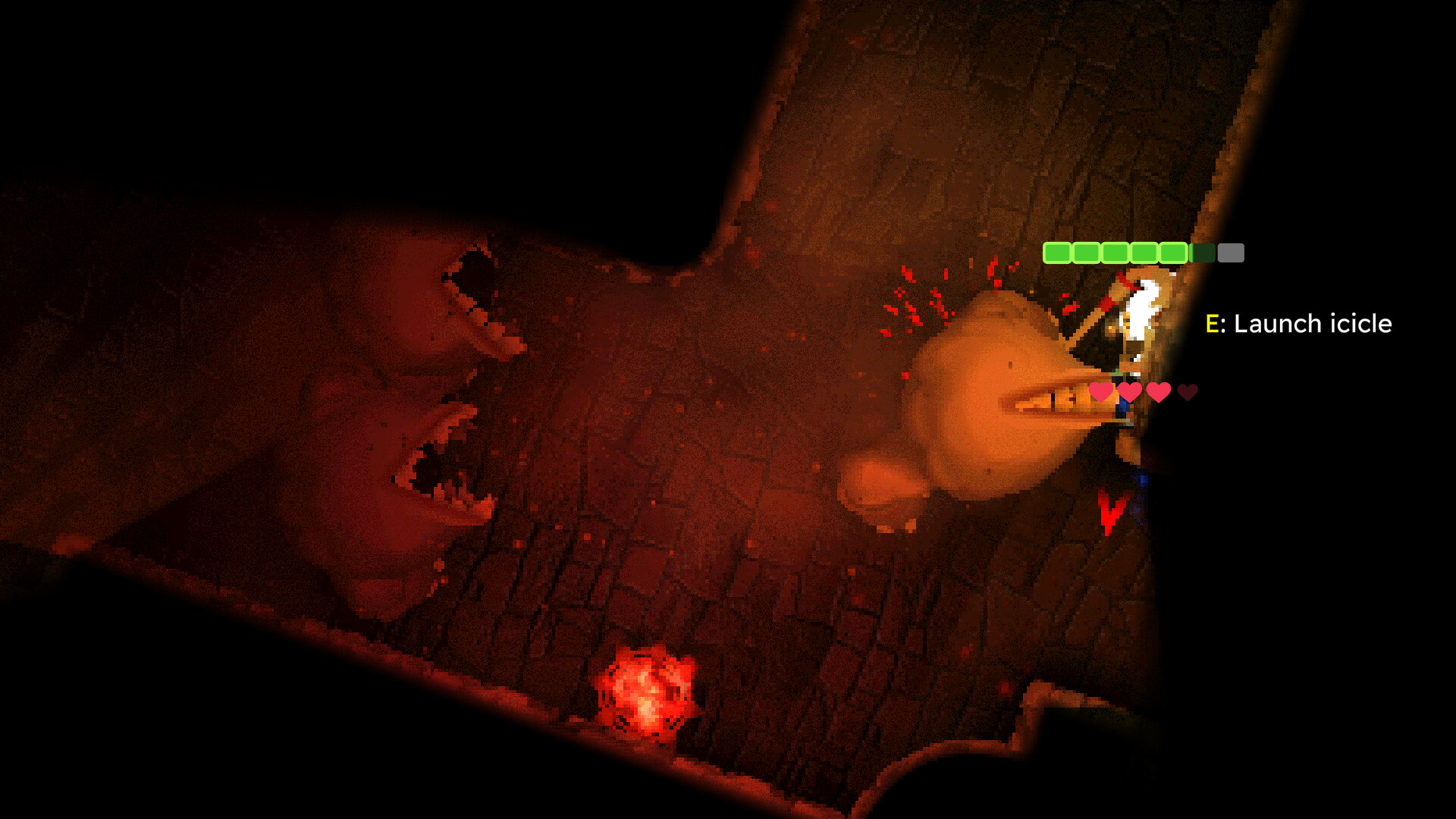Viewport: 1456px width, 819px height.
Task: Click the dimmed fourth heart
Action: (x=1187, y=392)
